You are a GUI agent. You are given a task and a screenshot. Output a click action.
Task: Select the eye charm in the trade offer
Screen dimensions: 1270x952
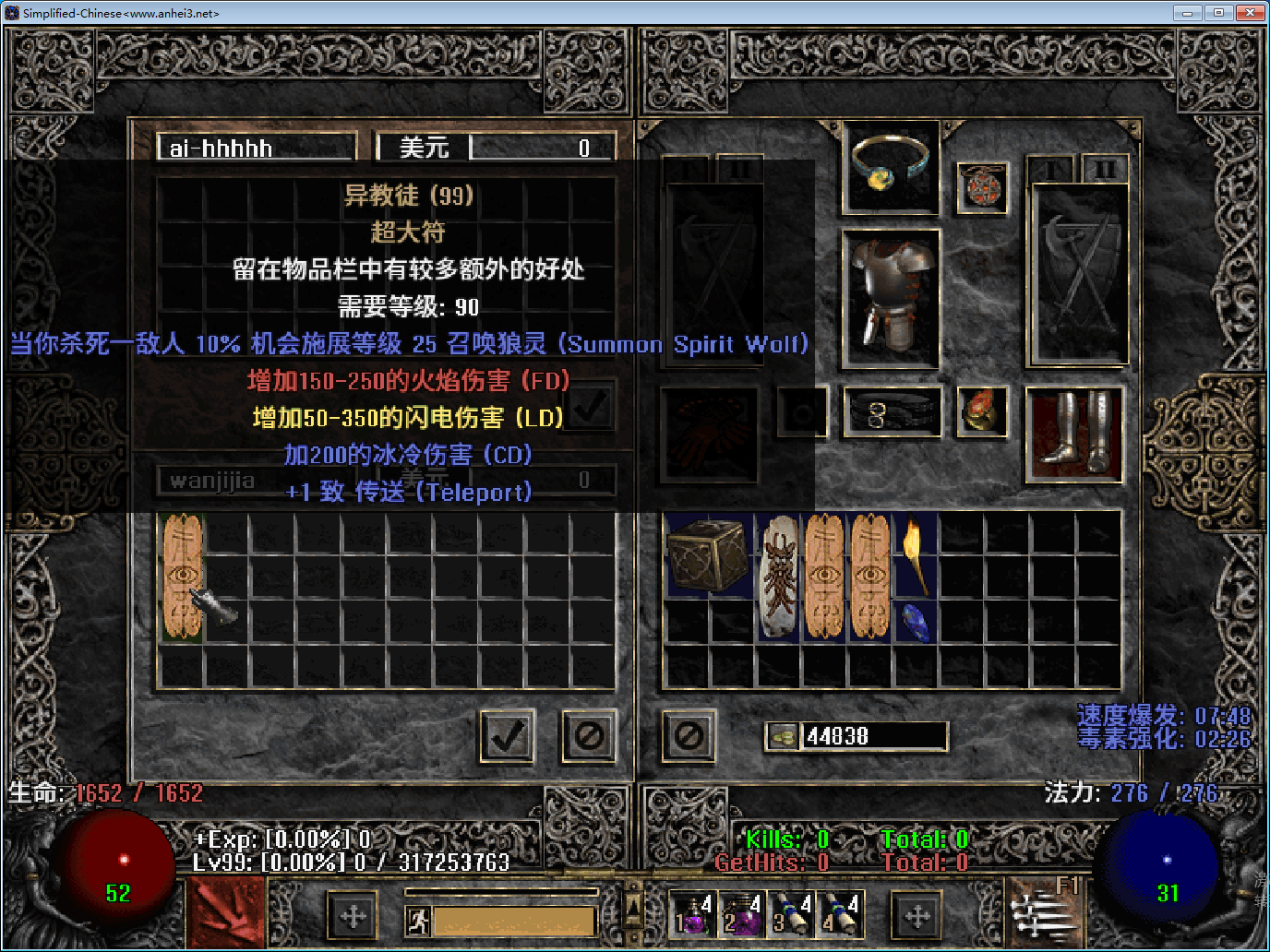point(182,577)
